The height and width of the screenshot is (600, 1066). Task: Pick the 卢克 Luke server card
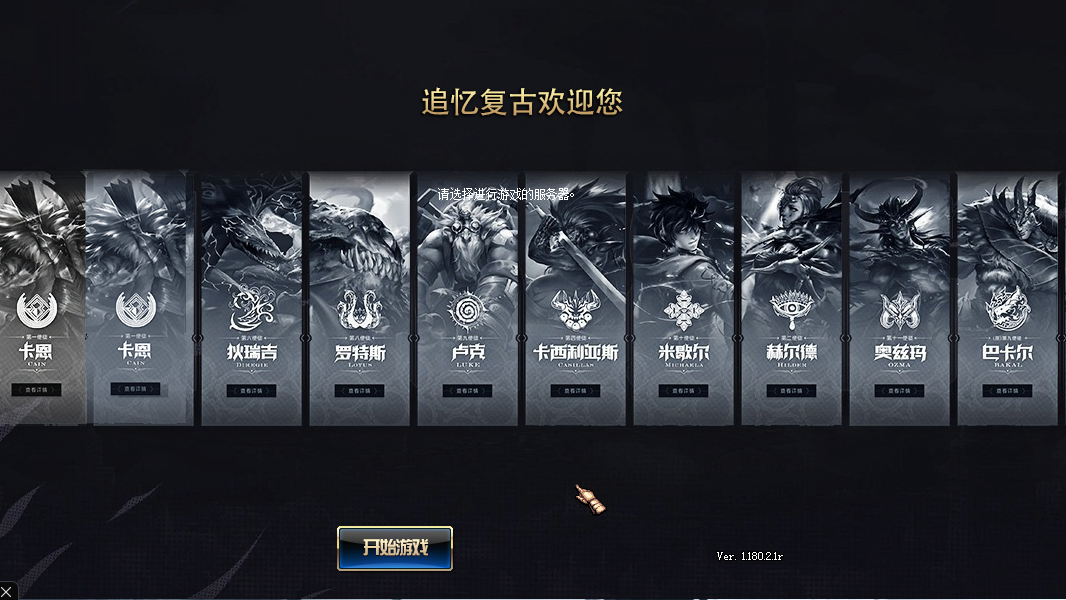467,300
